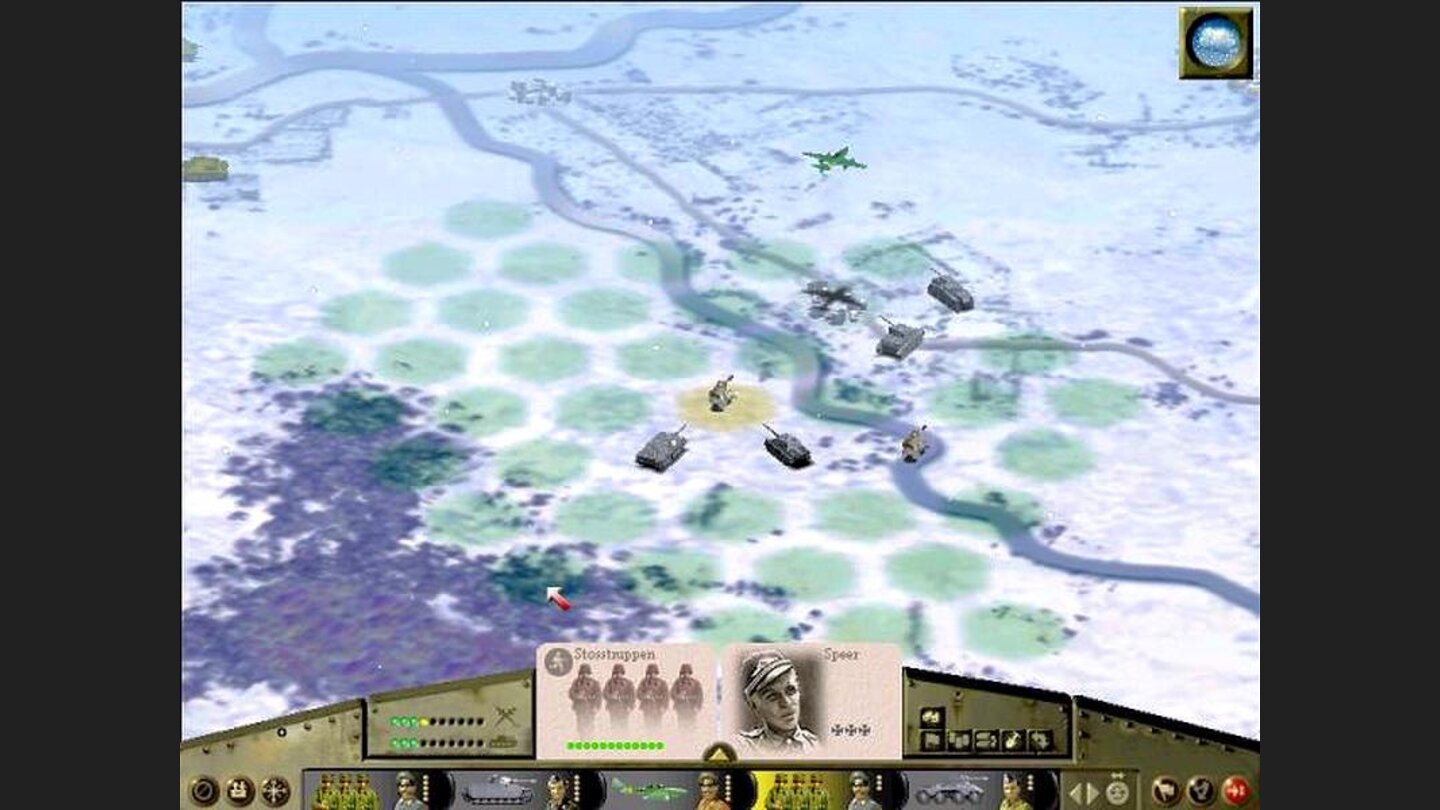This screenshot has height=810, width=1440.
Task: Click the no-entry circle icon in the bottom toolbar
Action: [x=205, y=790]
